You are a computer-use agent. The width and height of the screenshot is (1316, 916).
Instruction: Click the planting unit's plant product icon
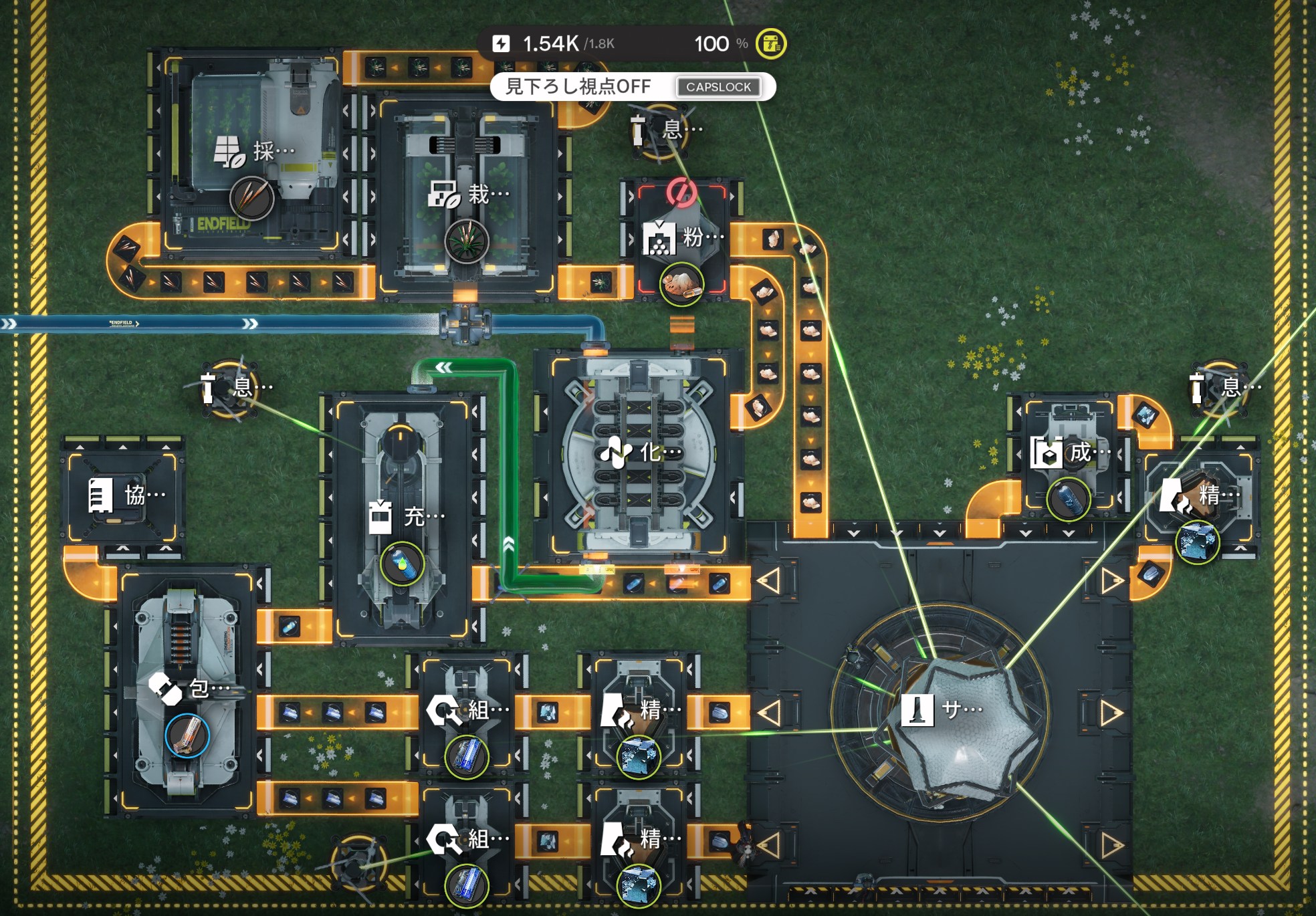(x=466, y=241)
